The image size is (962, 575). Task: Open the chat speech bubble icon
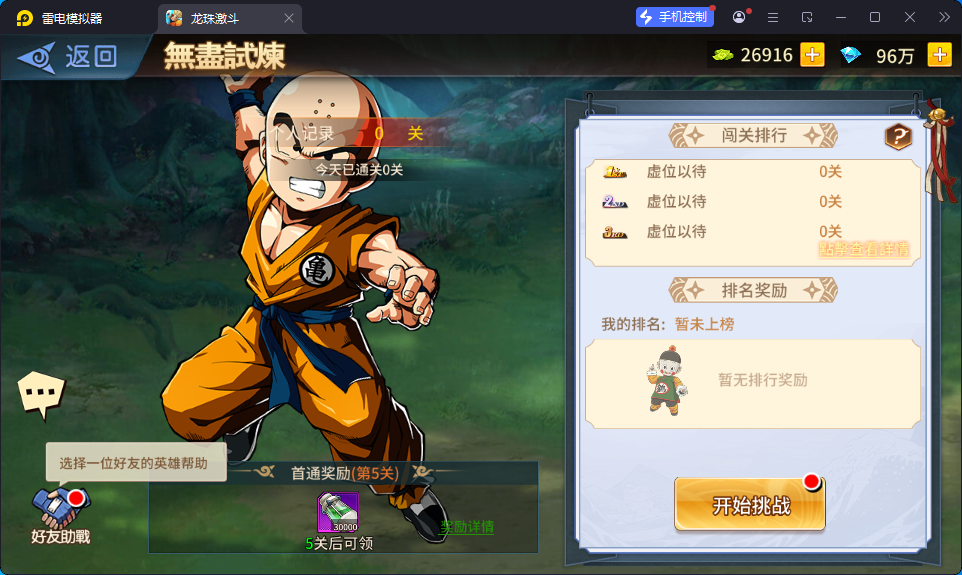(41, 393)
